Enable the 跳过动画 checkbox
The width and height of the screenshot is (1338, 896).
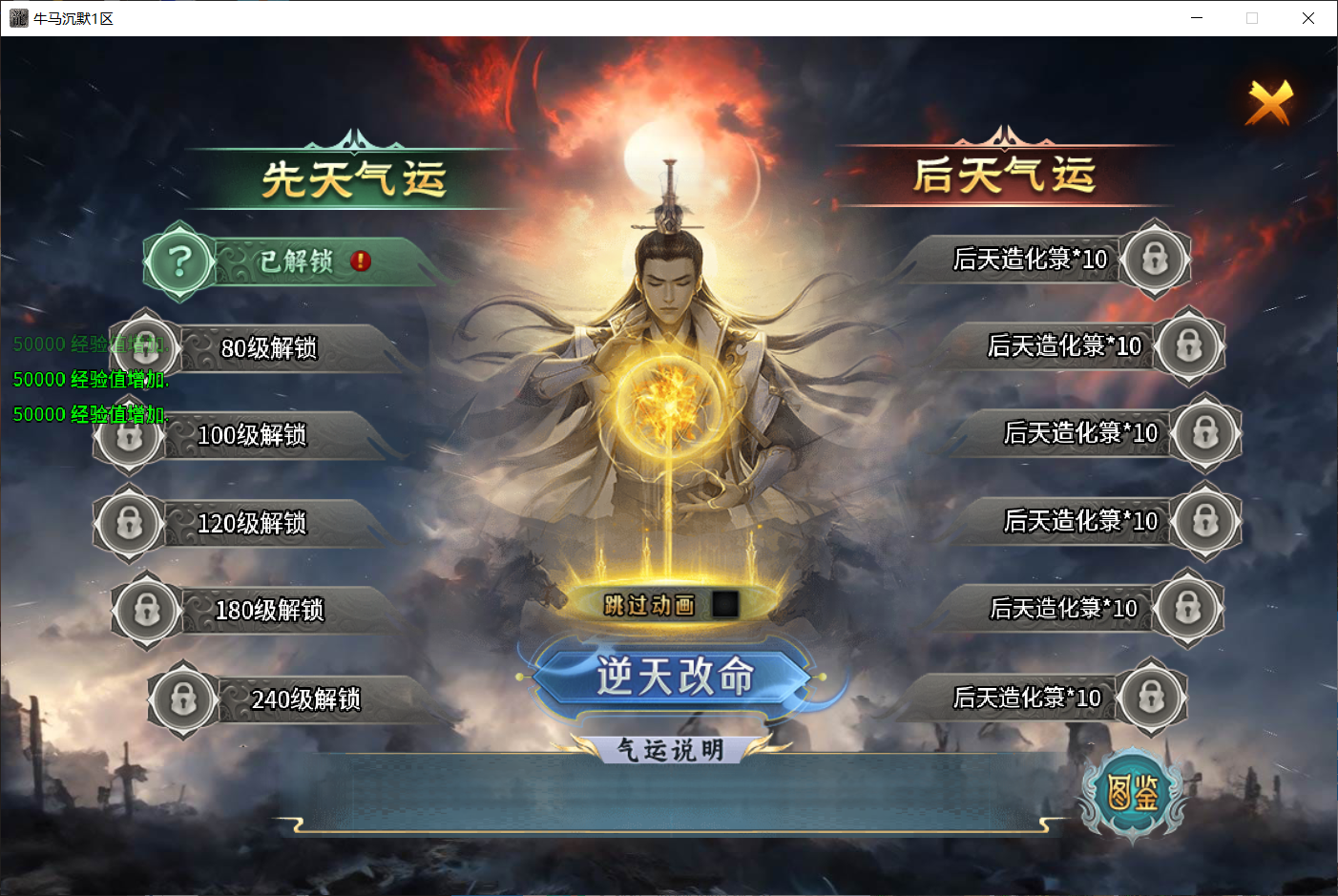point(726,604)
